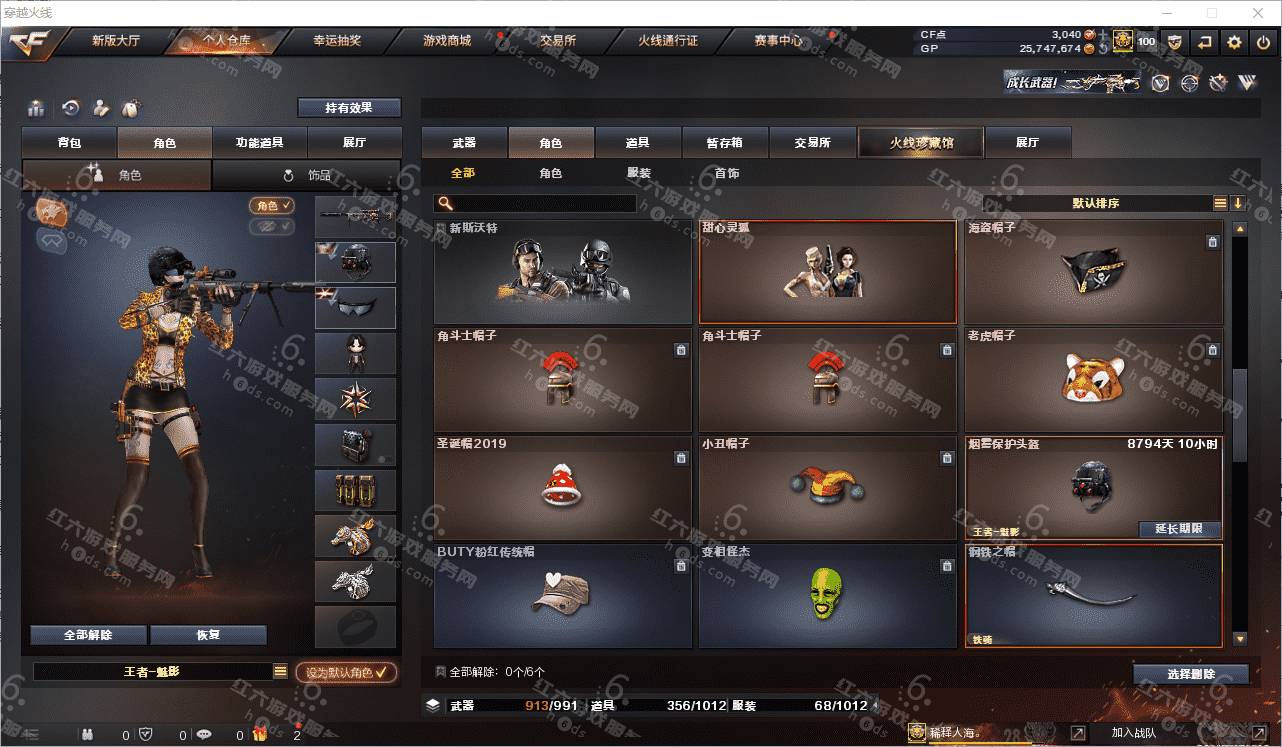Open the gear settings icon
Screen dimensions: 1282x747
[1234, 42]
